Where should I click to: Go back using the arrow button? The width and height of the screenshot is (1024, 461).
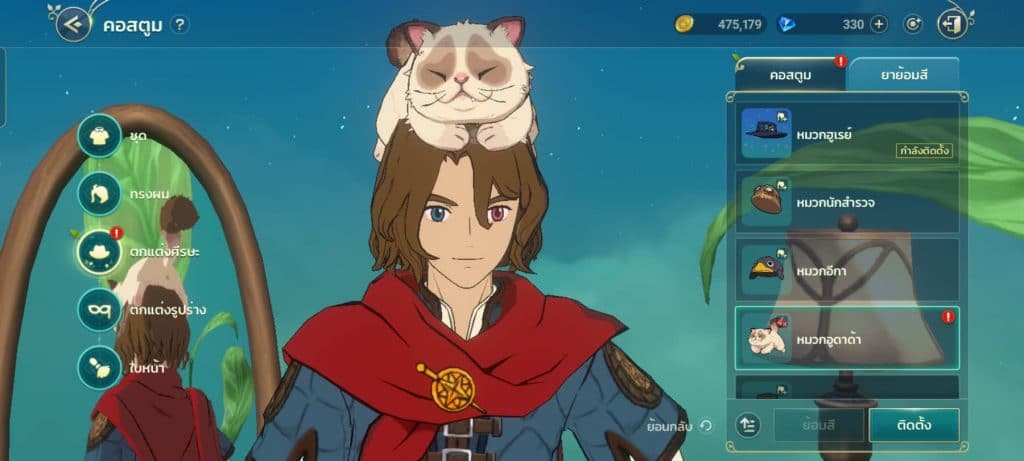click(x=73, y=24)
